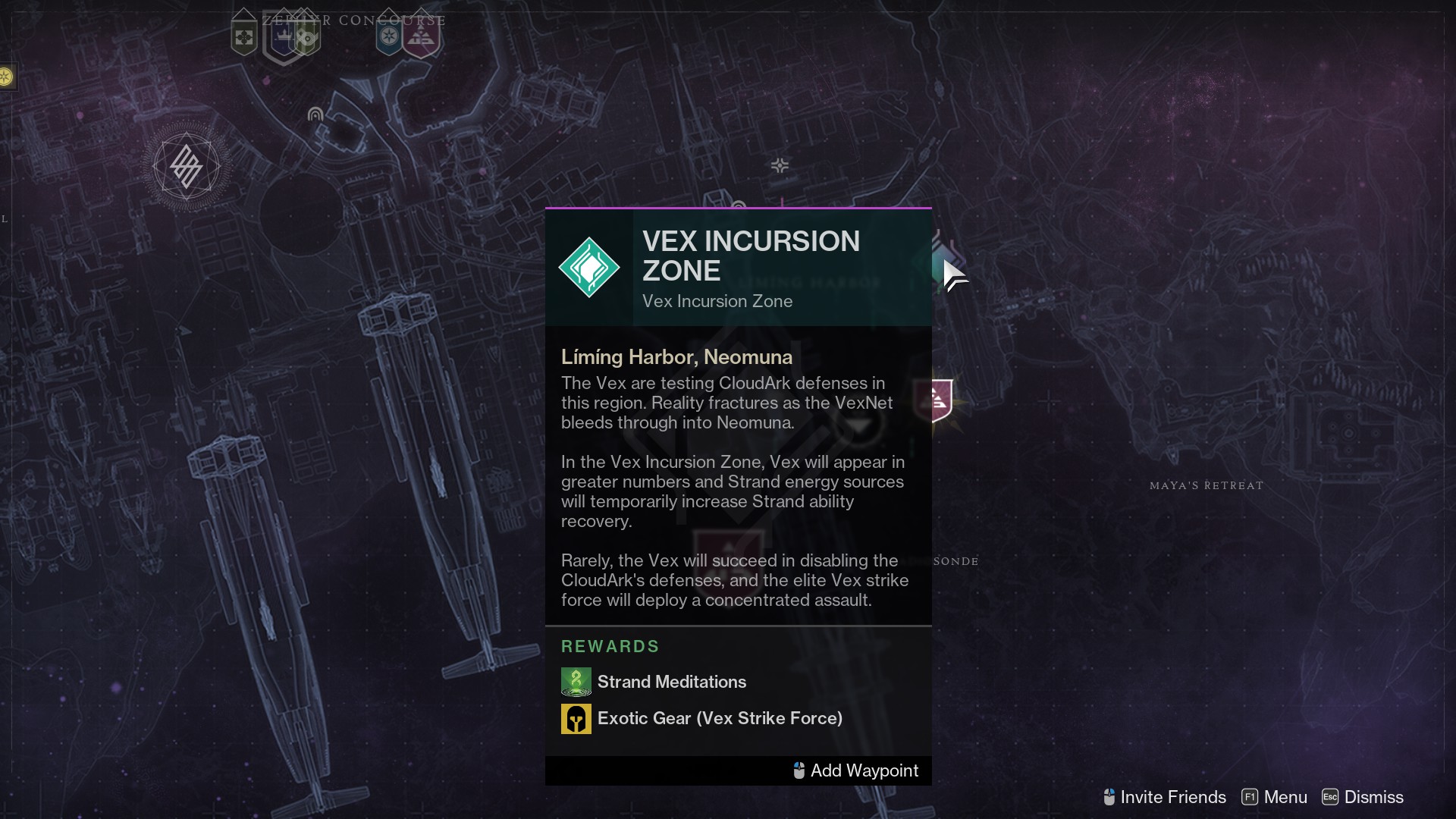Select the arch-shaped landing zone marker

pos(315,115)
